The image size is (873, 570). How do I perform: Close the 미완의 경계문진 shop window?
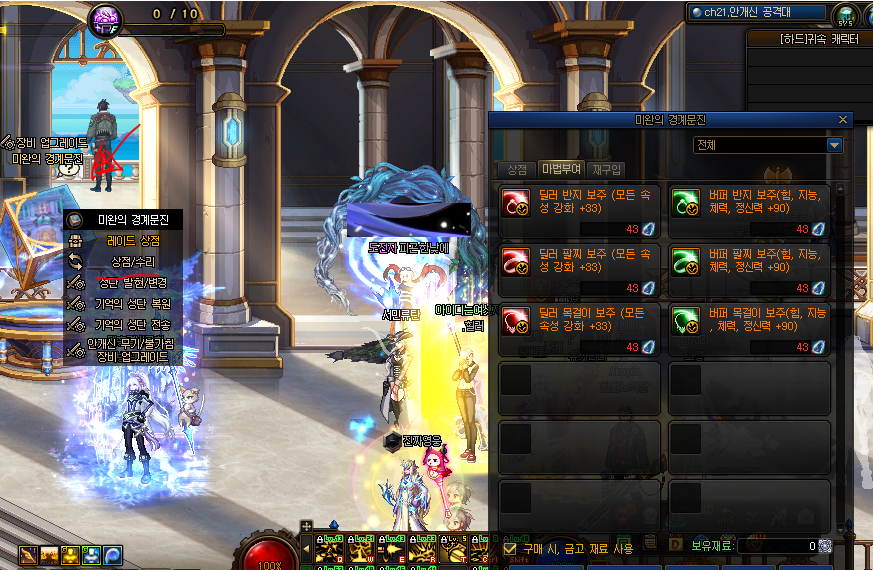843,119
